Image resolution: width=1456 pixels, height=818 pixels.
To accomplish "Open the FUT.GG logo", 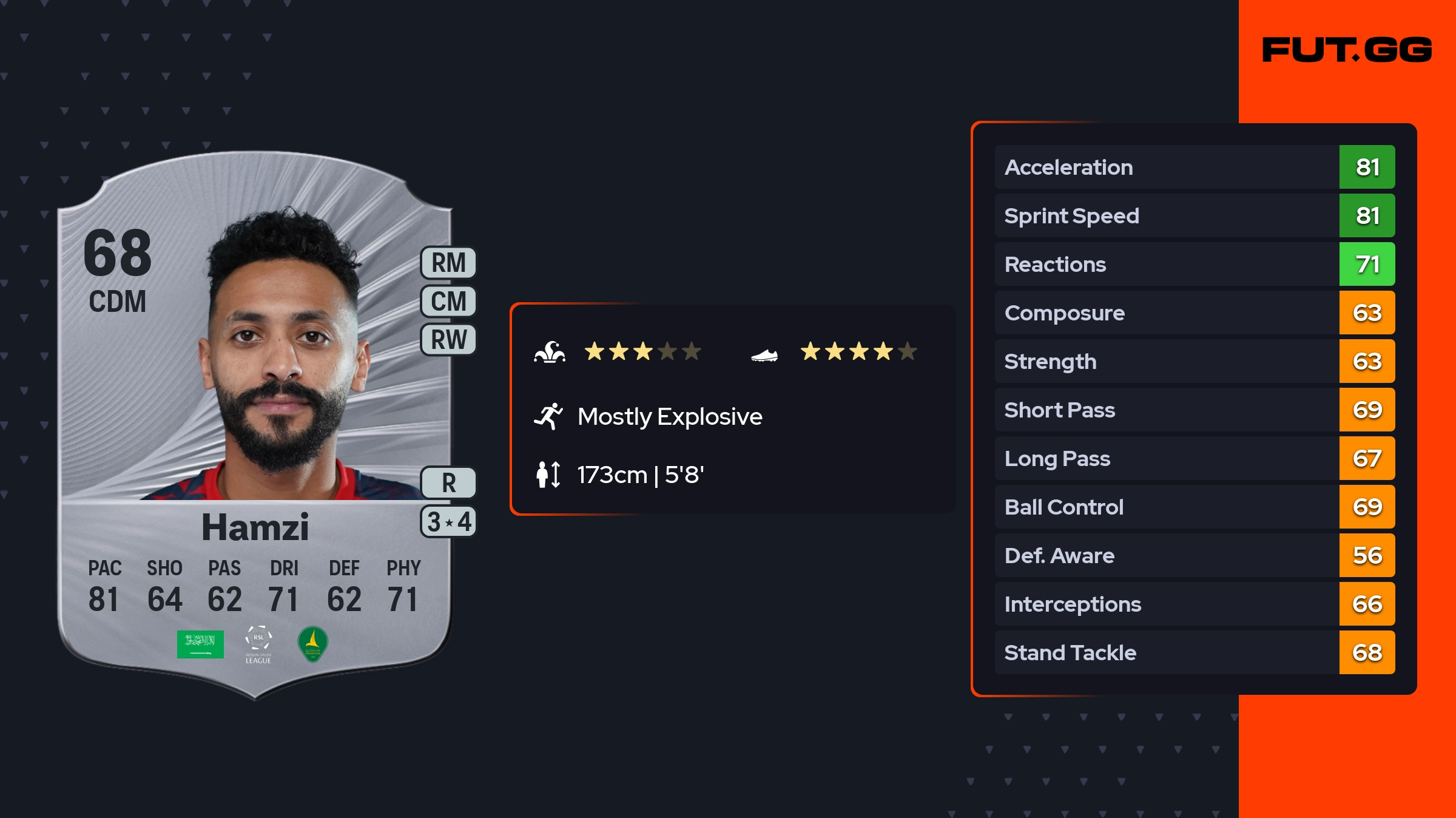I will [x=1347, y=50].
